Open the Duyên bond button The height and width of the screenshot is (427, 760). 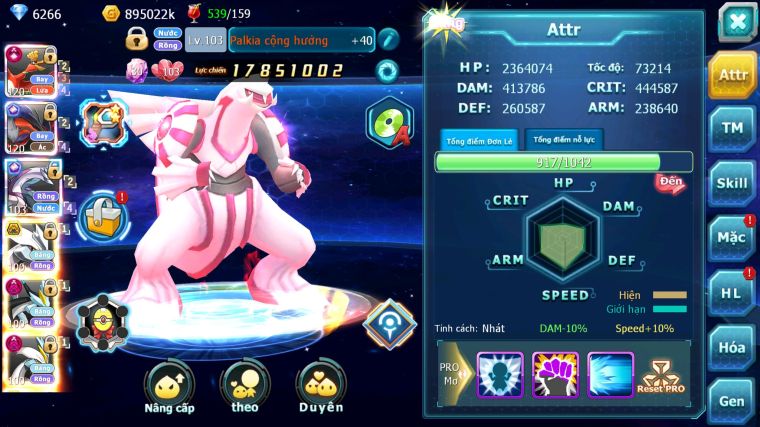click(320, 387)
